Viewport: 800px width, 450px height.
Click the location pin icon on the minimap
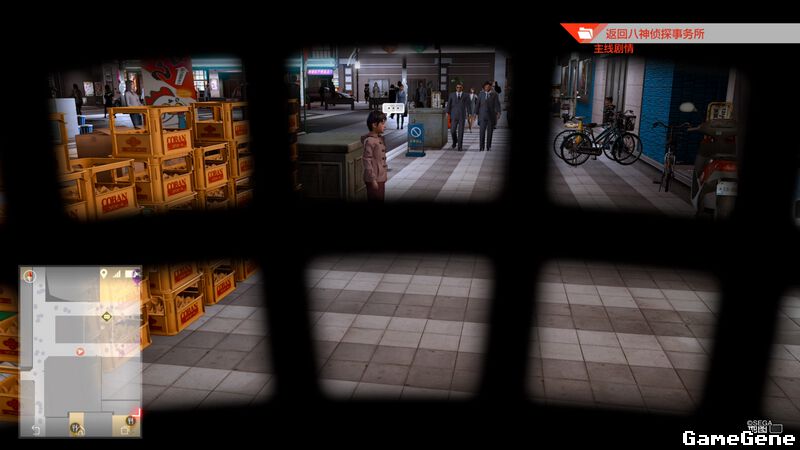coord(103,273)
